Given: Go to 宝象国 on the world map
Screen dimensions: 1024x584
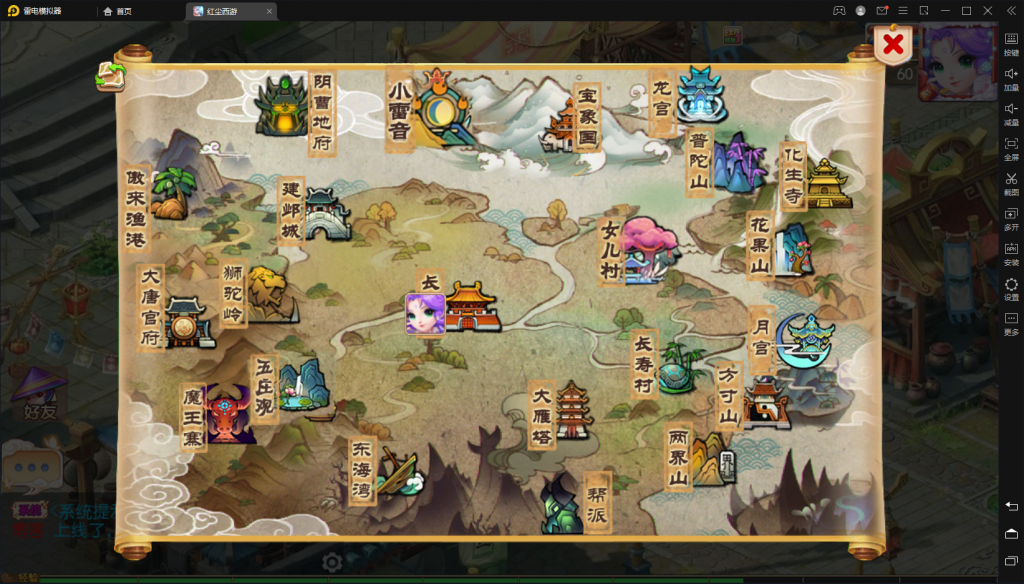Looking at the screenshot, I should click(x=560, y=128).
